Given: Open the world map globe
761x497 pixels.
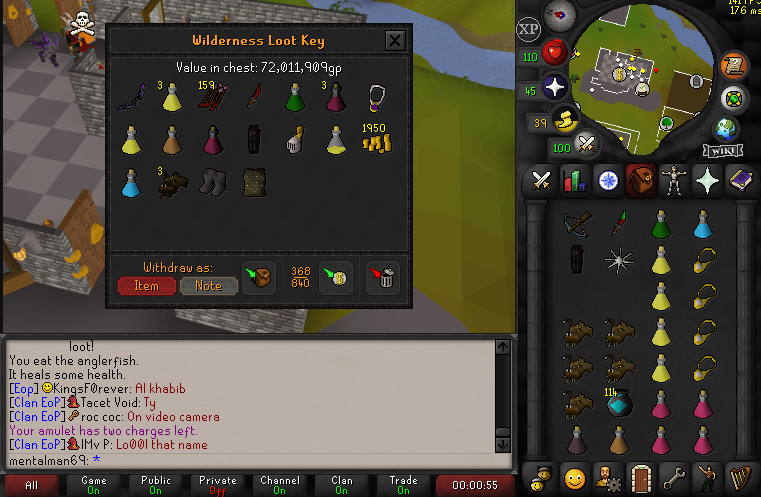Looking at the screenshot, I should point(726,129).
